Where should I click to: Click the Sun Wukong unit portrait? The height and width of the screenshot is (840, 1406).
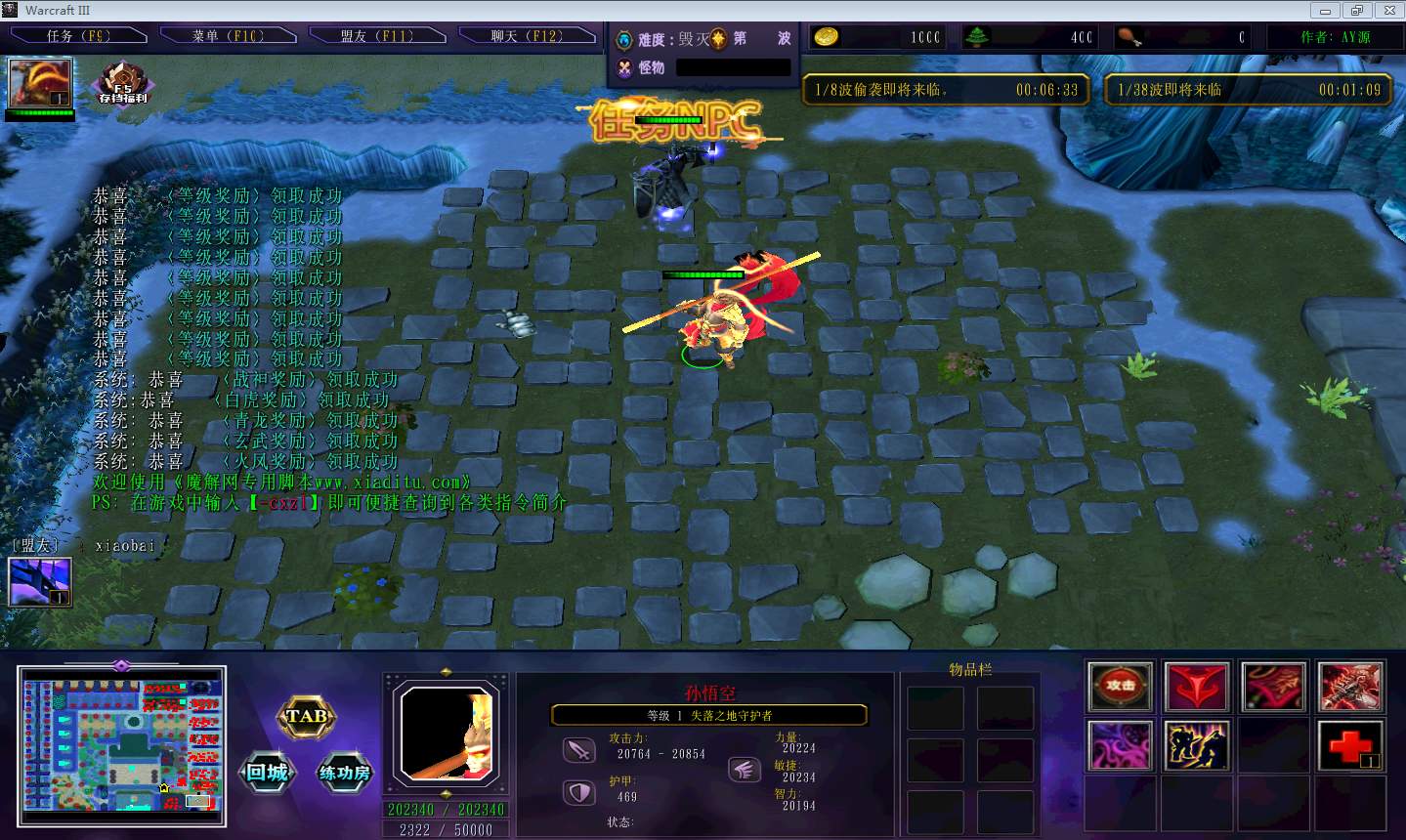coord(446,735)
